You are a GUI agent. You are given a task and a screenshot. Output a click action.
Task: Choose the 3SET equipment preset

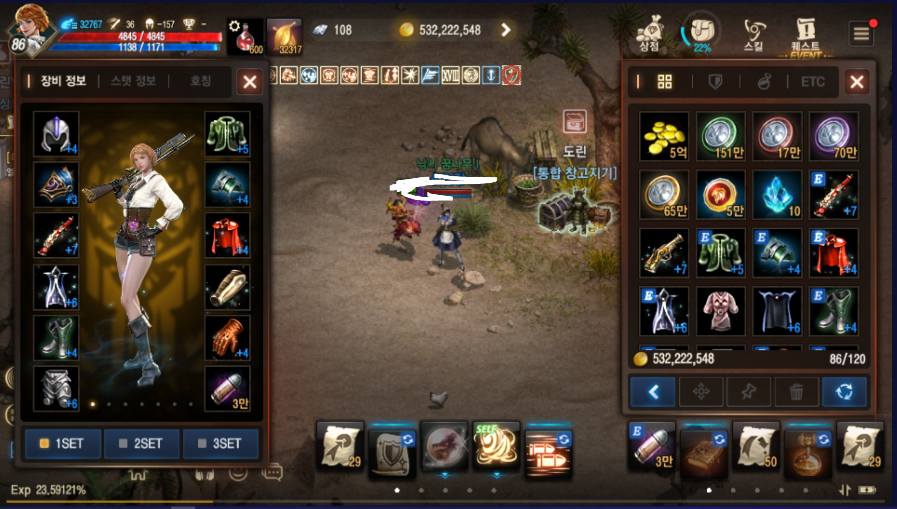pos(220,443)
